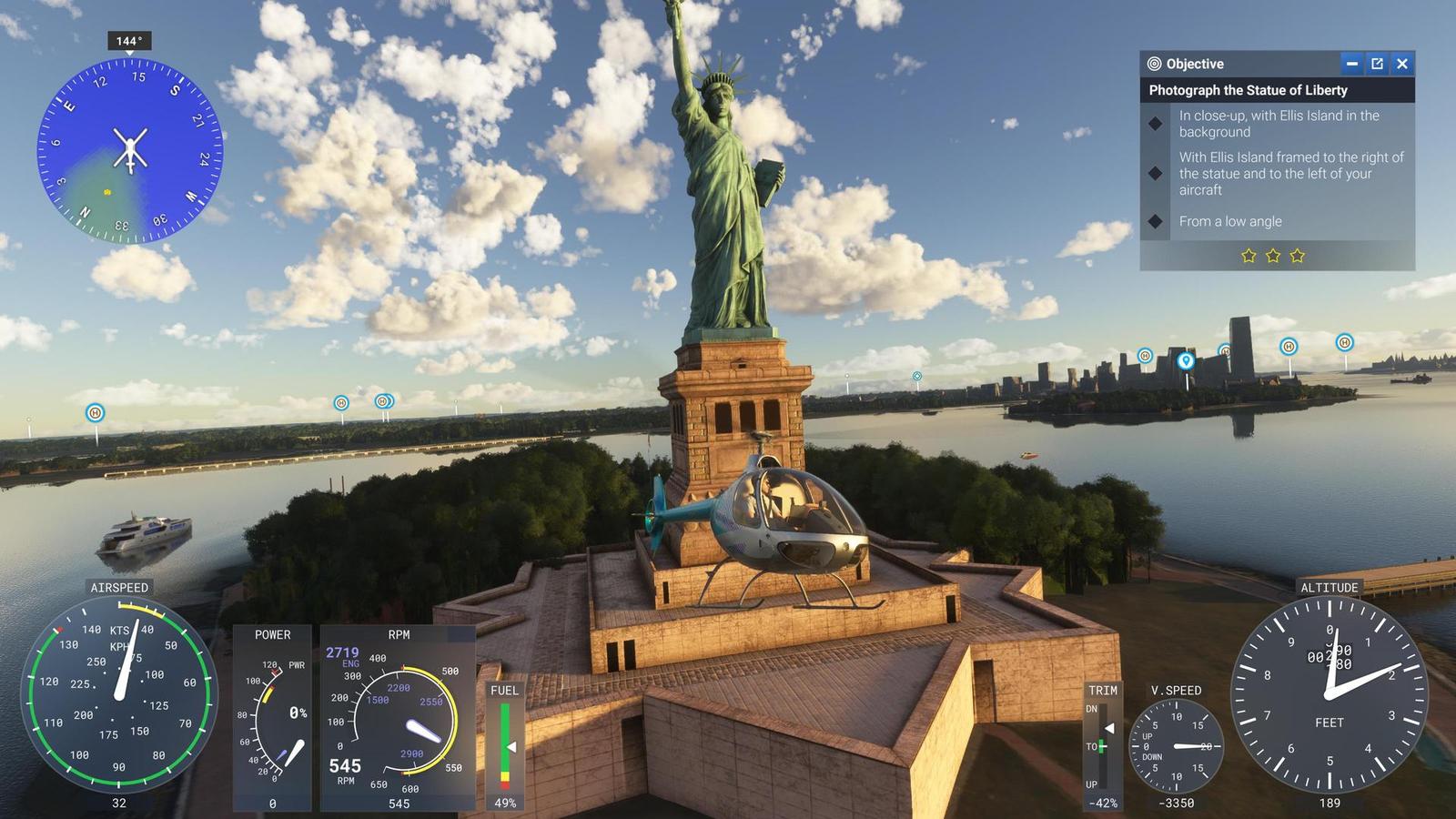Select the blue location pin above the Jersey City skyline

click(x=1186, y=360)
